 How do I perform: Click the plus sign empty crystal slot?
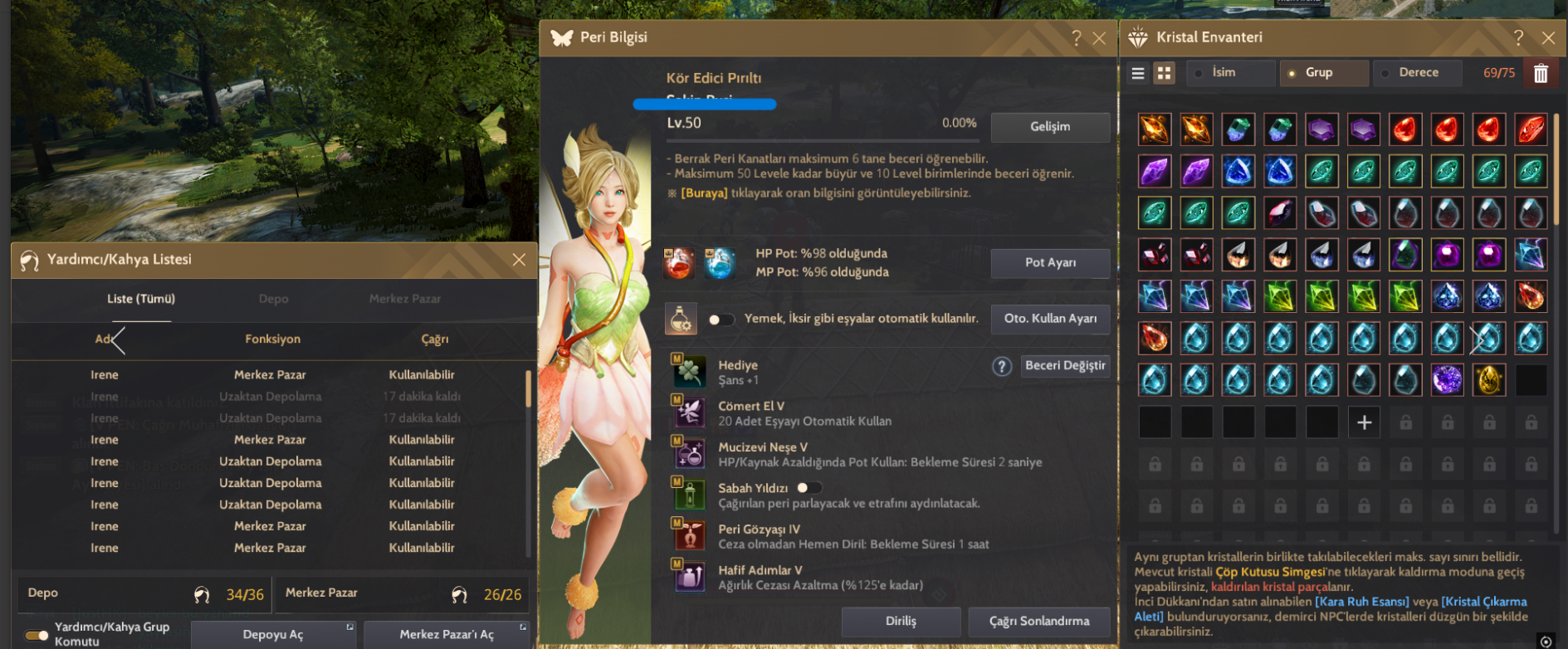click(x=1364, y=422)
